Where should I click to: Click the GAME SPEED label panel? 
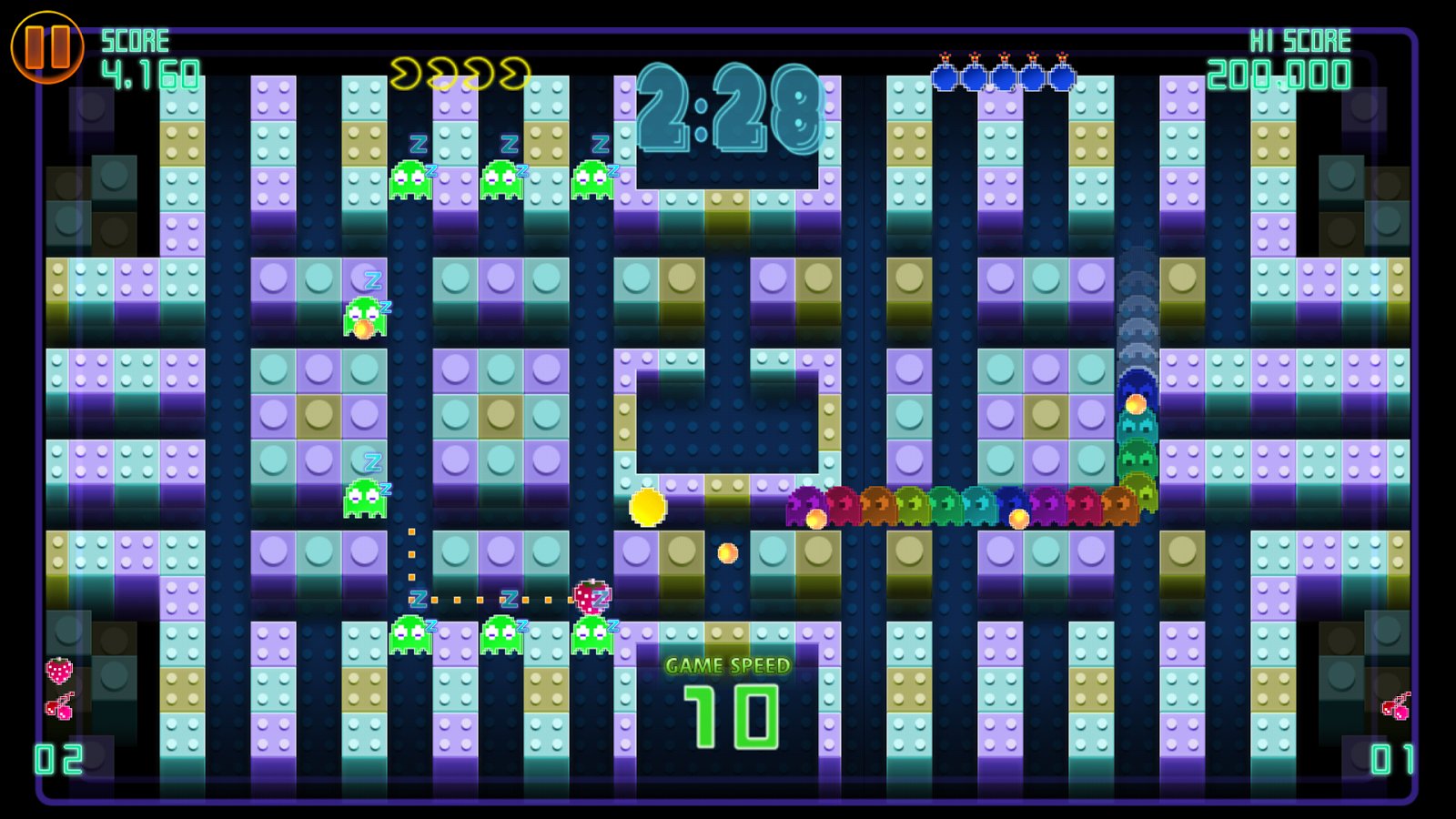(x=726, y=665)
